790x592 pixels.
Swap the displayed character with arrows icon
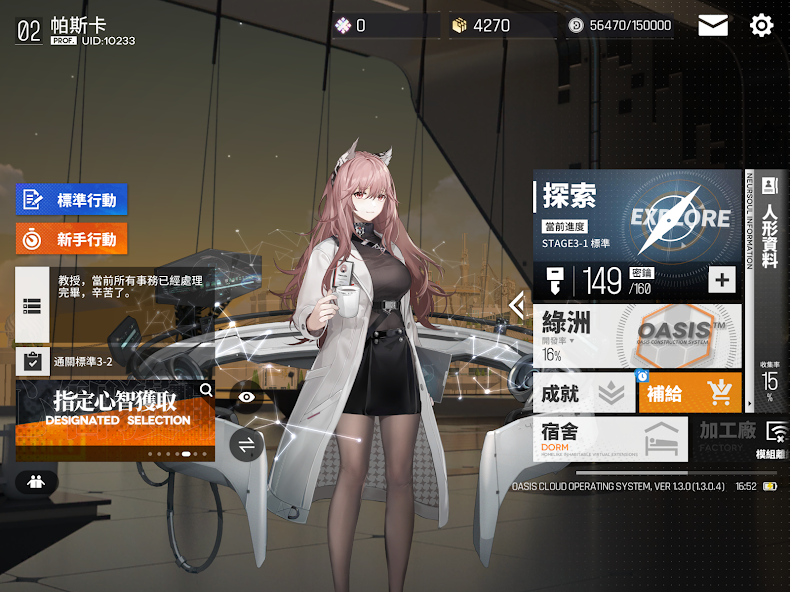click(x=246, y=444)
